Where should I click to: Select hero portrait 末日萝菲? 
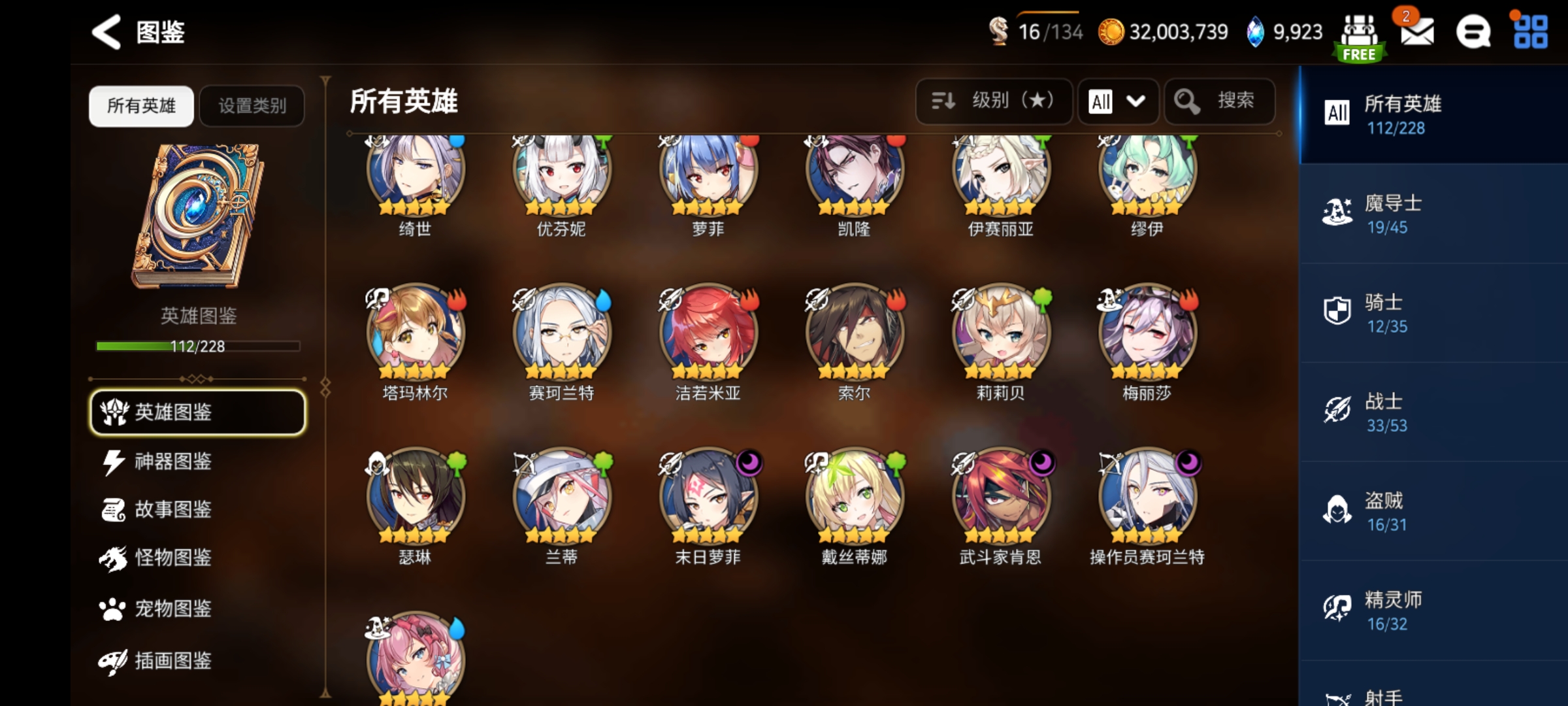click(x=708, y=497)
